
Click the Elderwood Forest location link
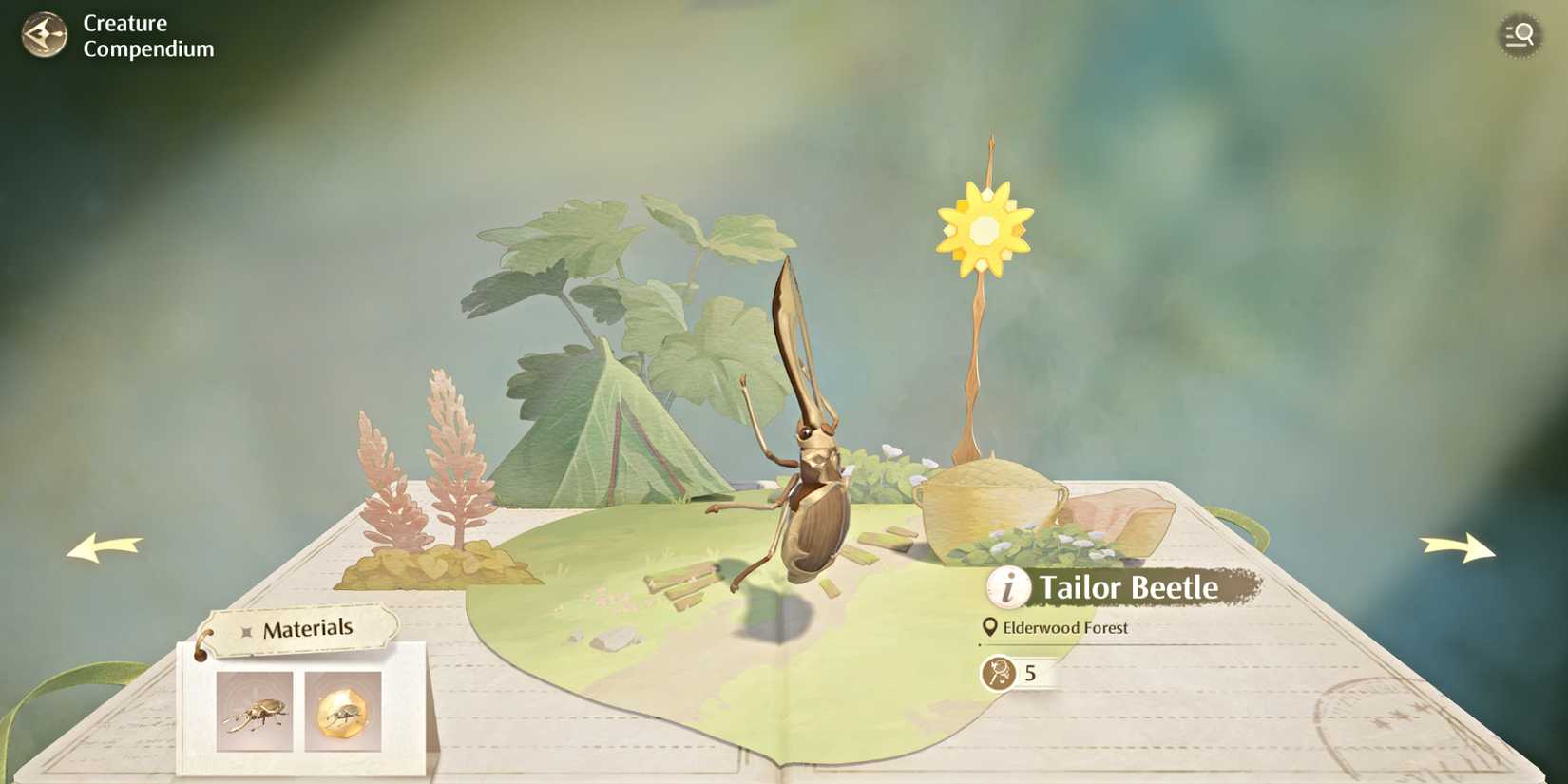1068,627
